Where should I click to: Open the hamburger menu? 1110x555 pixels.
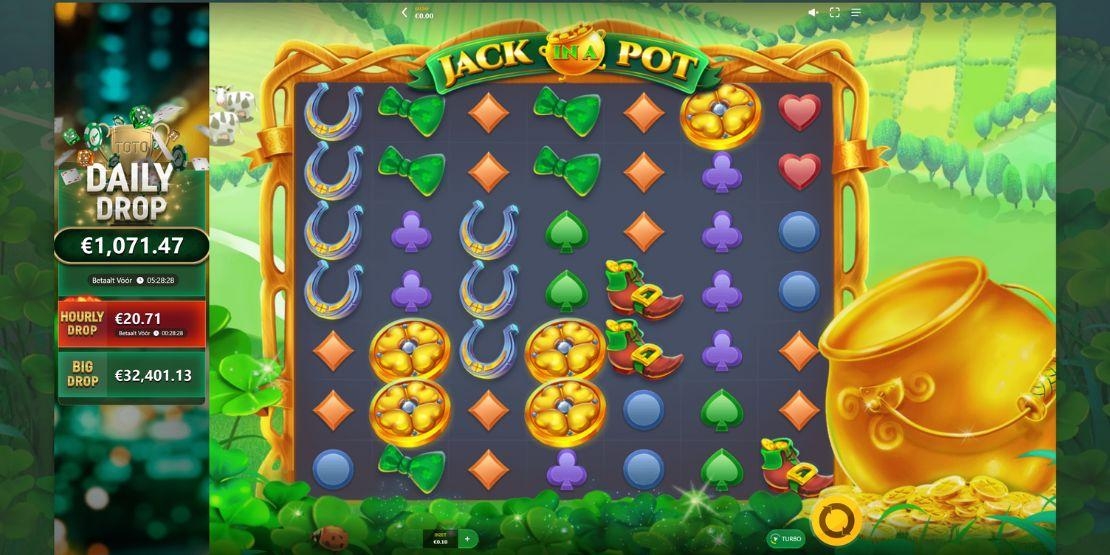pos(856,13)
